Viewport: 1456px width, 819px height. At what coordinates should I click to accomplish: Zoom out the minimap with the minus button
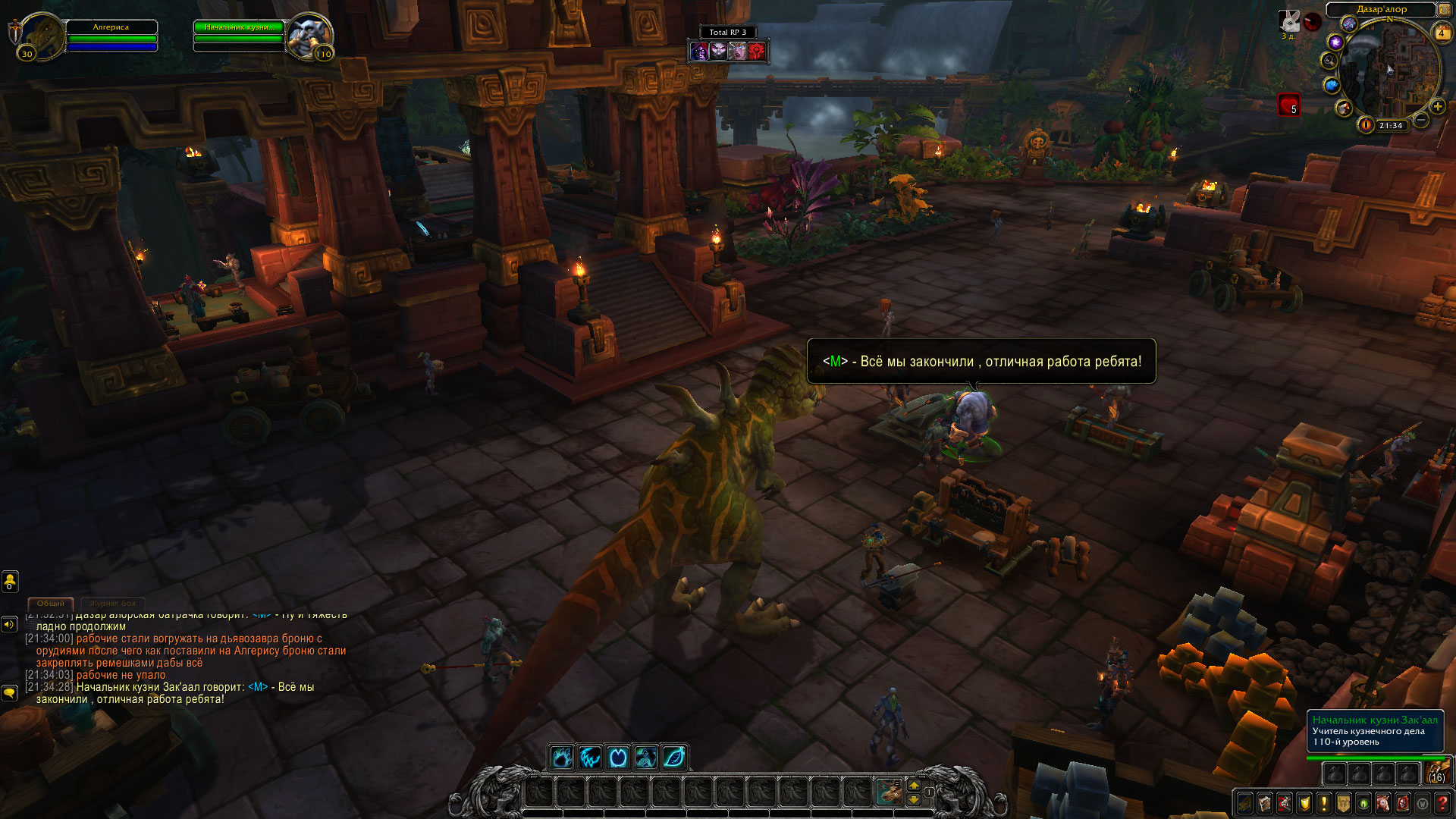click(1421, 121)
